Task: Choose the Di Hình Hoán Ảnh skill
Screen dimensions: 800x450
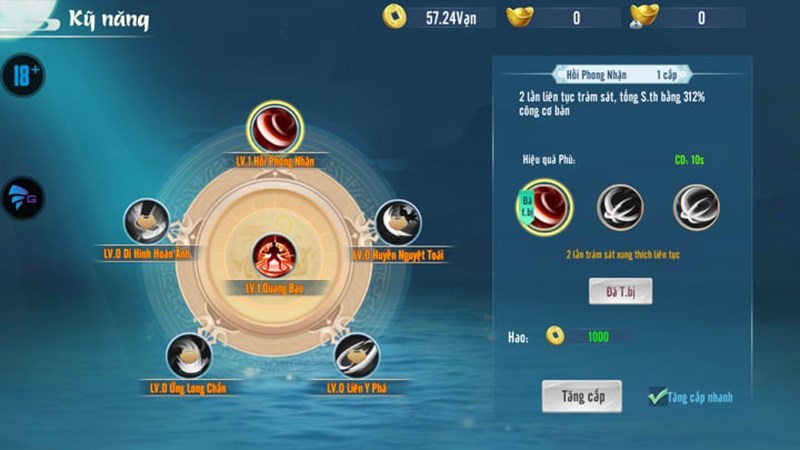Action: tap(146, 222)
